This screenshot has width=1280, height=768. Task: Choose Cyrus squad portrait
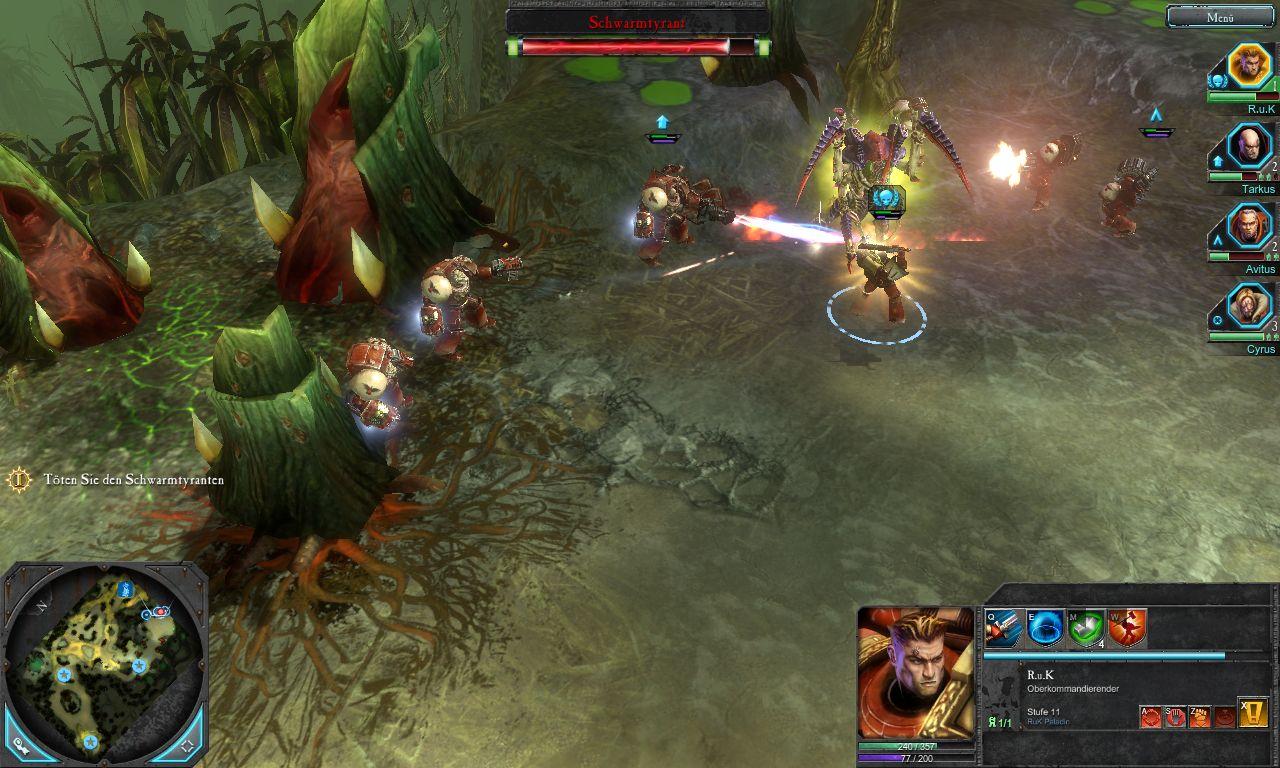click(x=1248, y=308)
